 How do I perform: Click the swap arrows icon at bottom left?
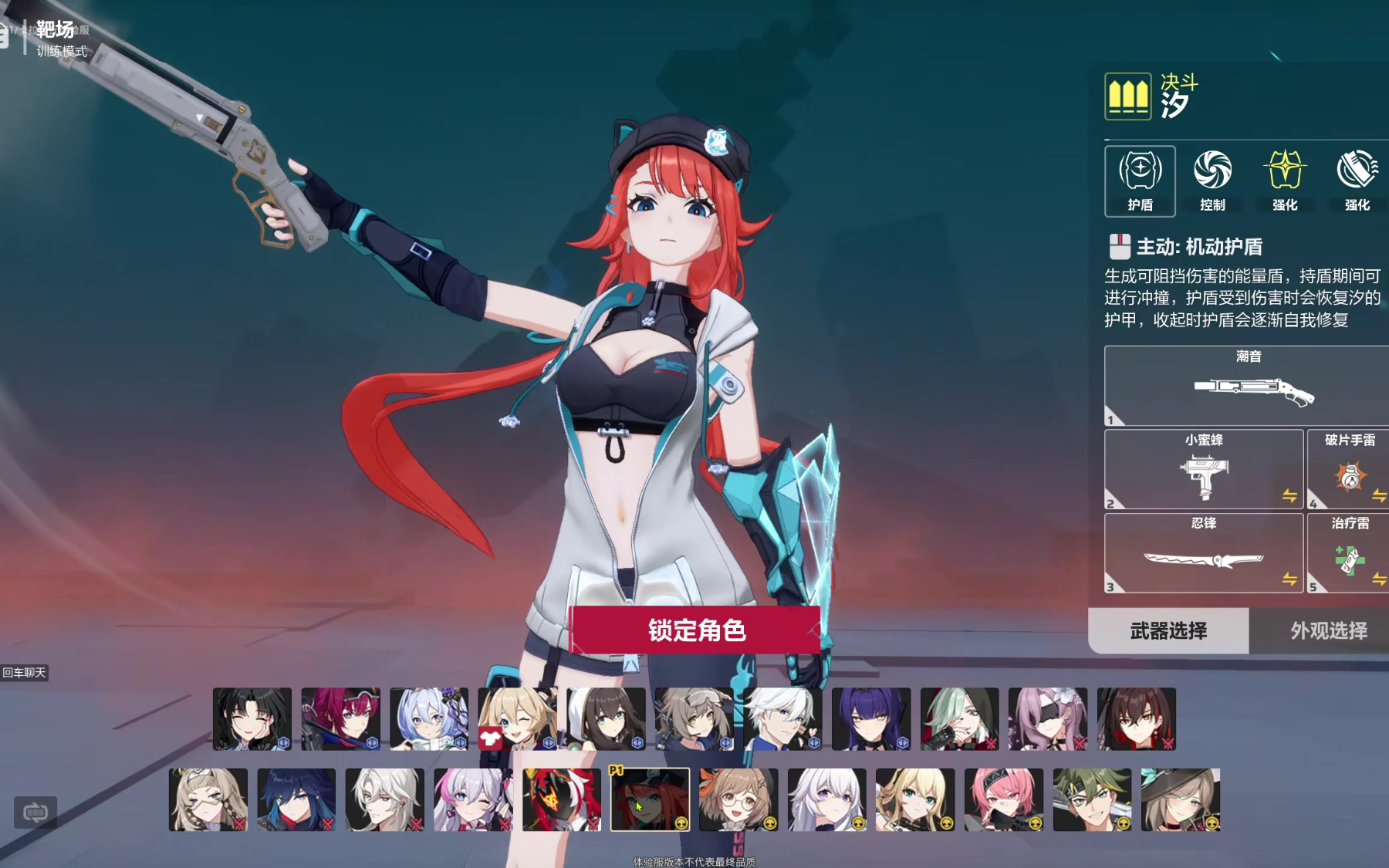click(x=35, y=812)
